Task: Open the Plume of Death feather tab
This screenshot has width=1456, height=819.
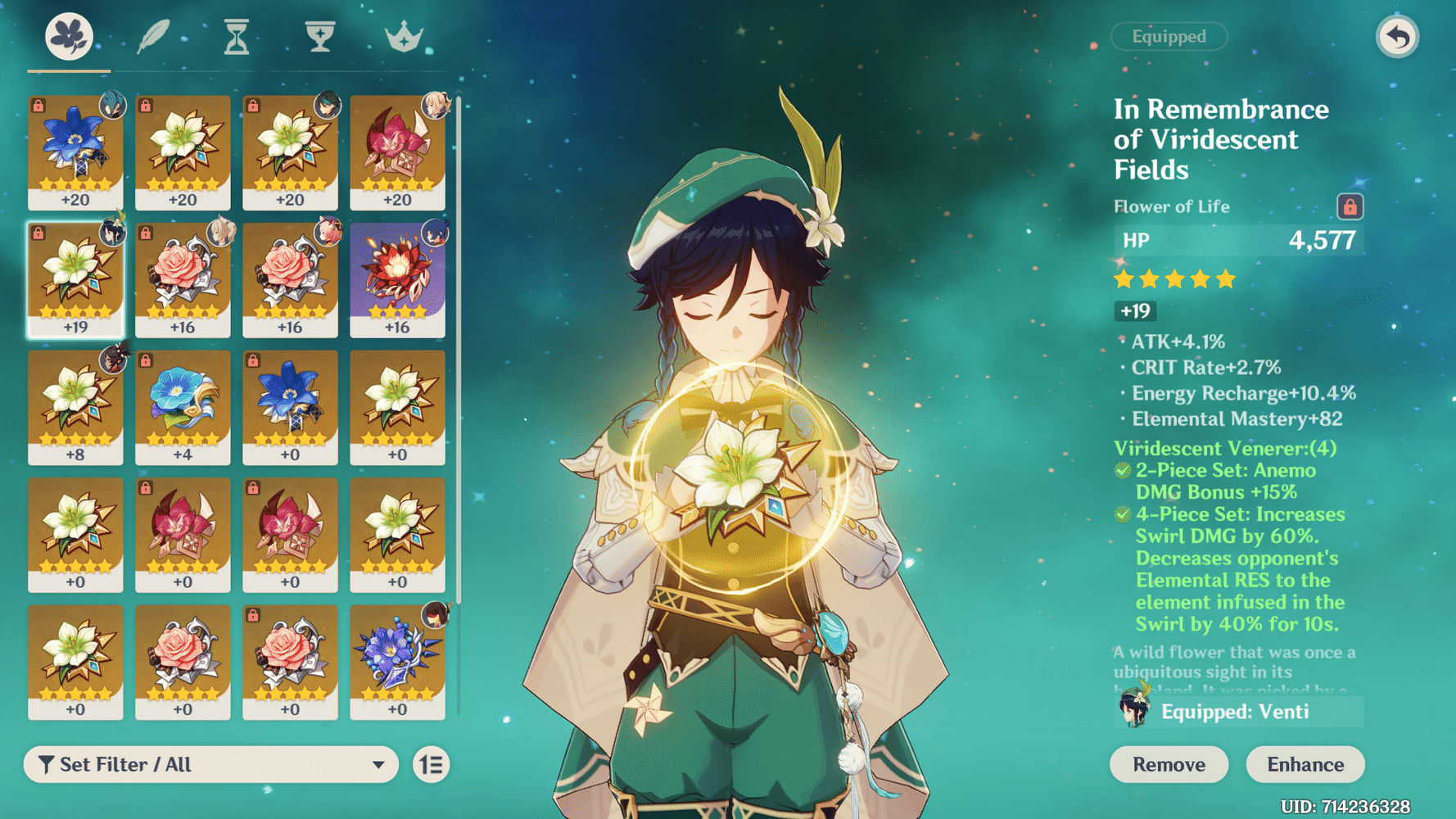Action: 154,36
